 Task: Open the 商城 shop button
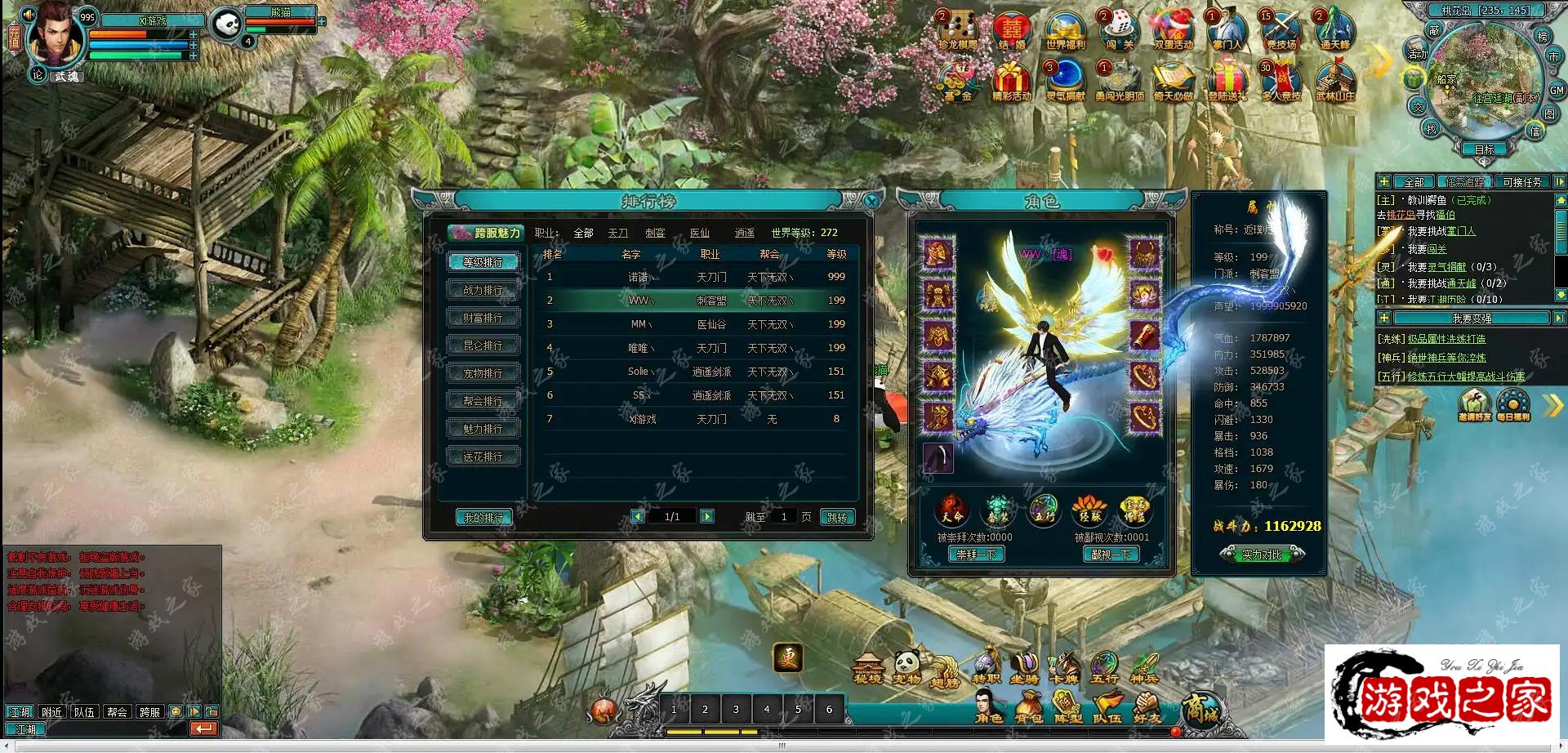click(x=1200, y=711)
